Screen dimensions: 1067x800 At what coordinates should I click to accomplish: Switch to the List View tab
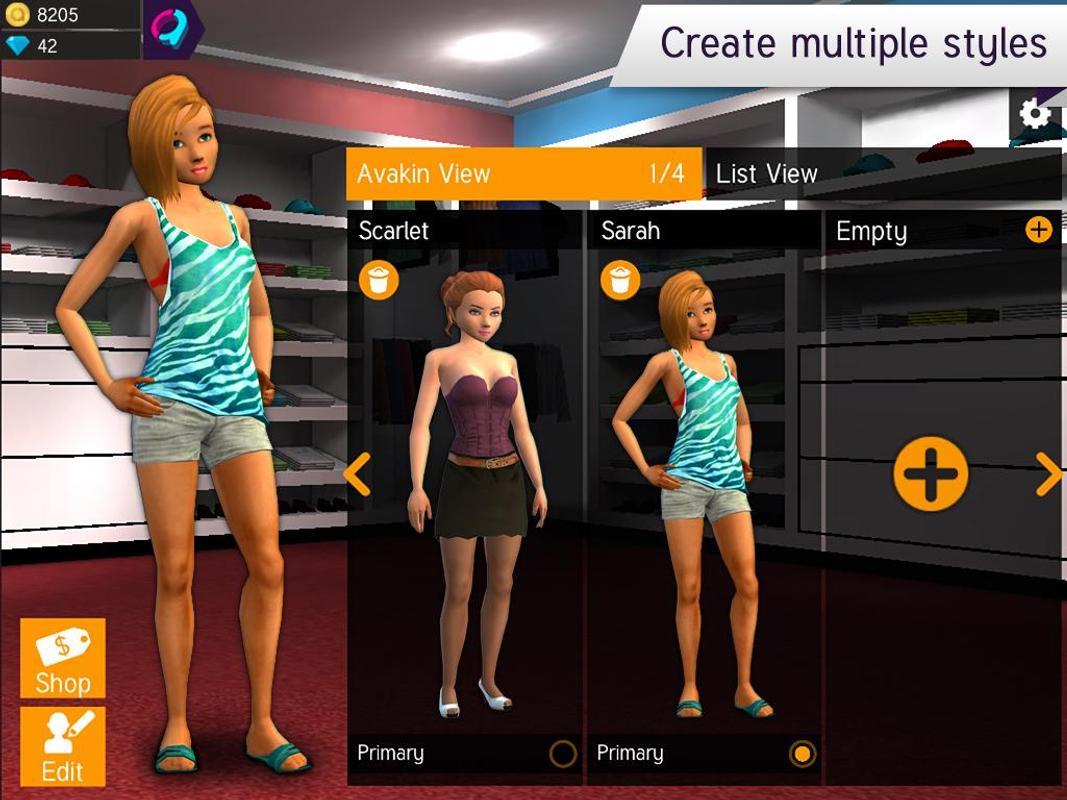coord(880,174)
